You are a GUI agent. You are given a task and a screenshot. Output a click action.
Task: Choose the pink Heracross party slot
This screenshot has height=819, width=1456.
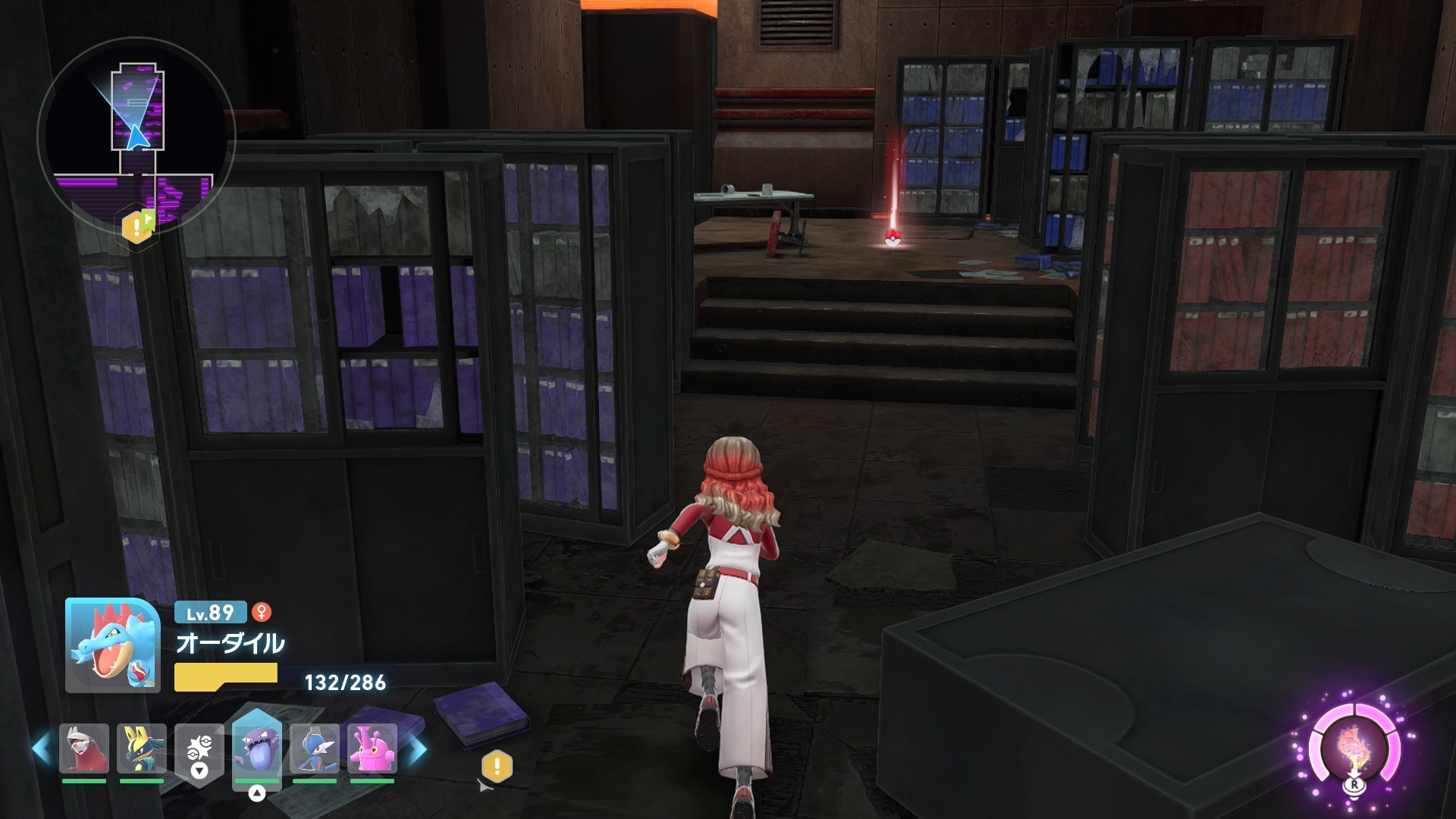tap(372, 748)
